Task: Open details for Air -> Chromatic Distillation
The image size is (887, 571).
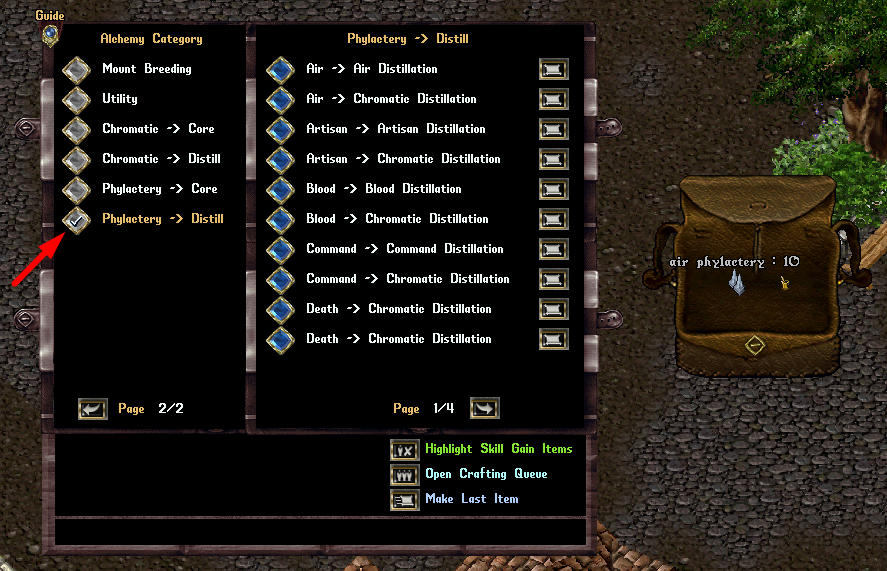Action: tap(553, 99)
